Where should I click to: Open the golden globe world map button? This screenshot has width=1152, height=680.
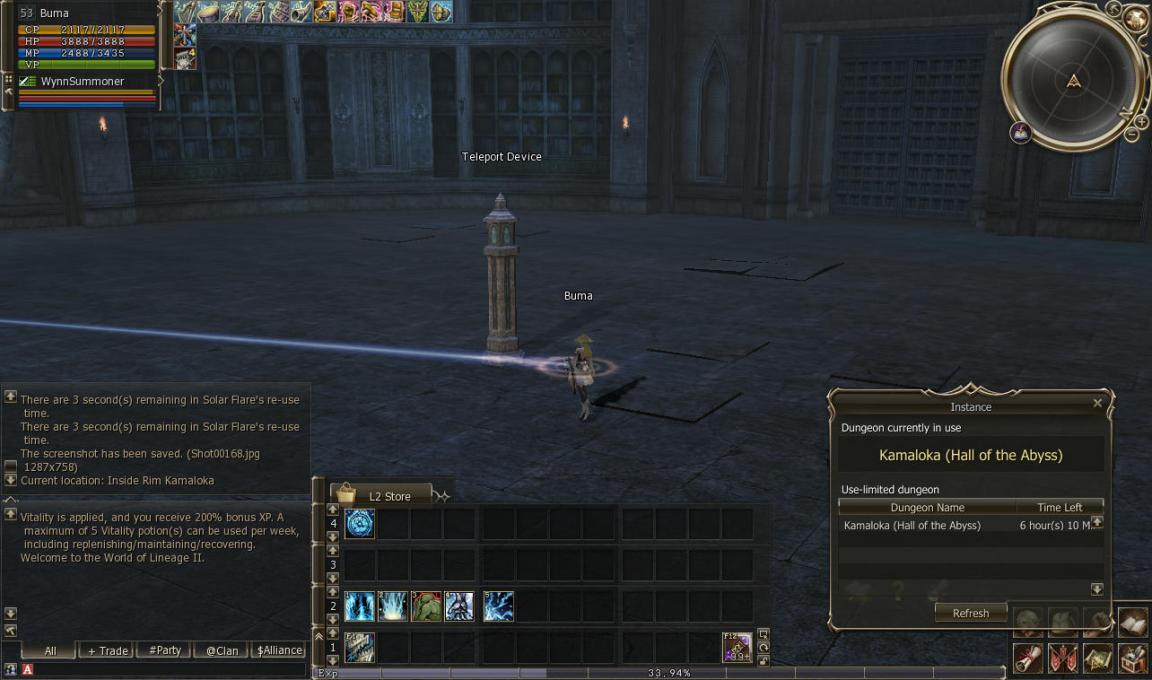tap(1135, 18)
